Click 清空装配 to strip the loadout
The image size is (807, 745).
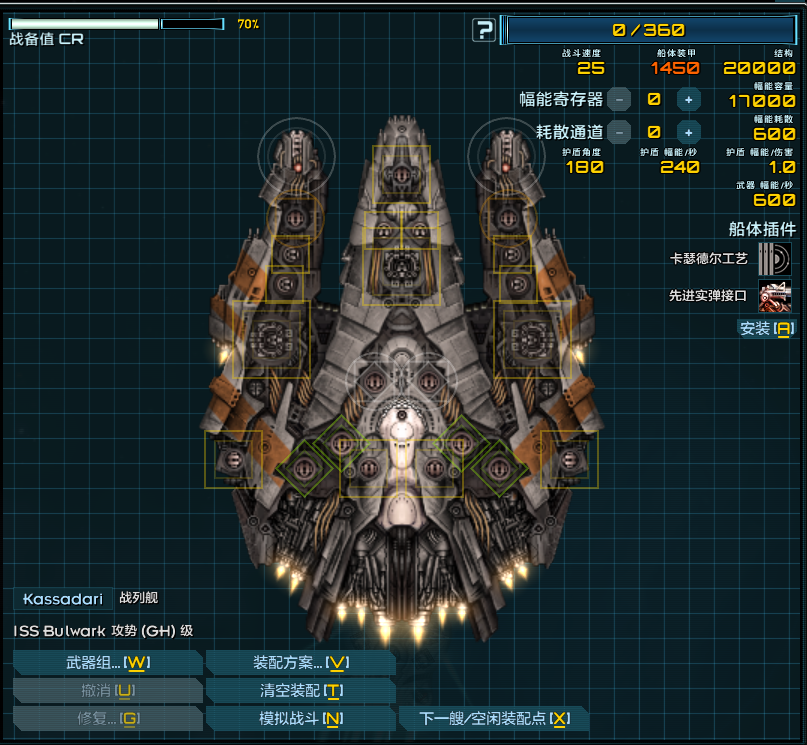(300, 691)
